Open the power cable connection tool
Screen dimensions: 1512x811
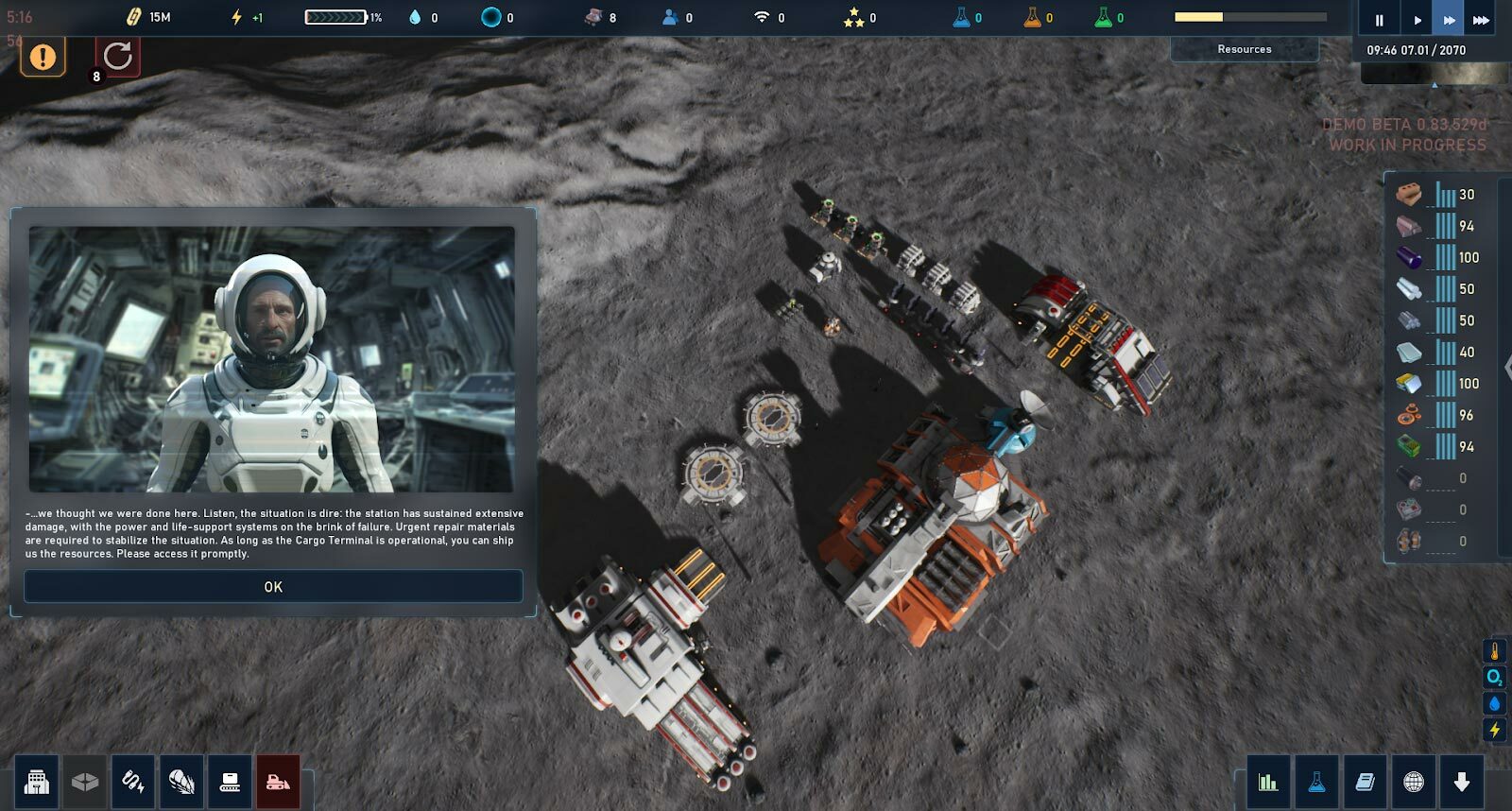point(133,782)
